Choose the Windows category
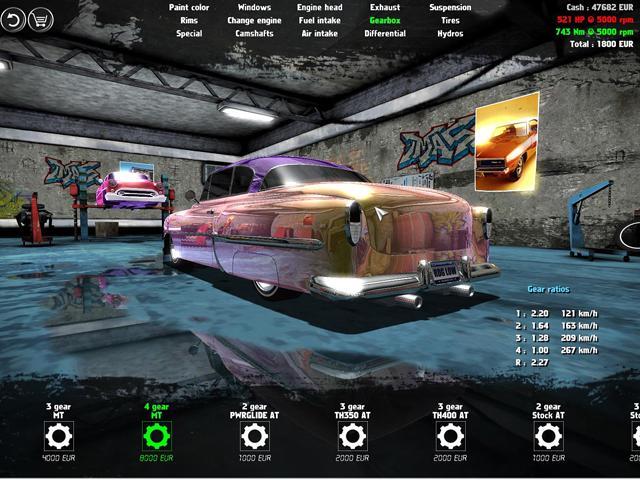Viewport: 640px width, 480px height. 254,7
